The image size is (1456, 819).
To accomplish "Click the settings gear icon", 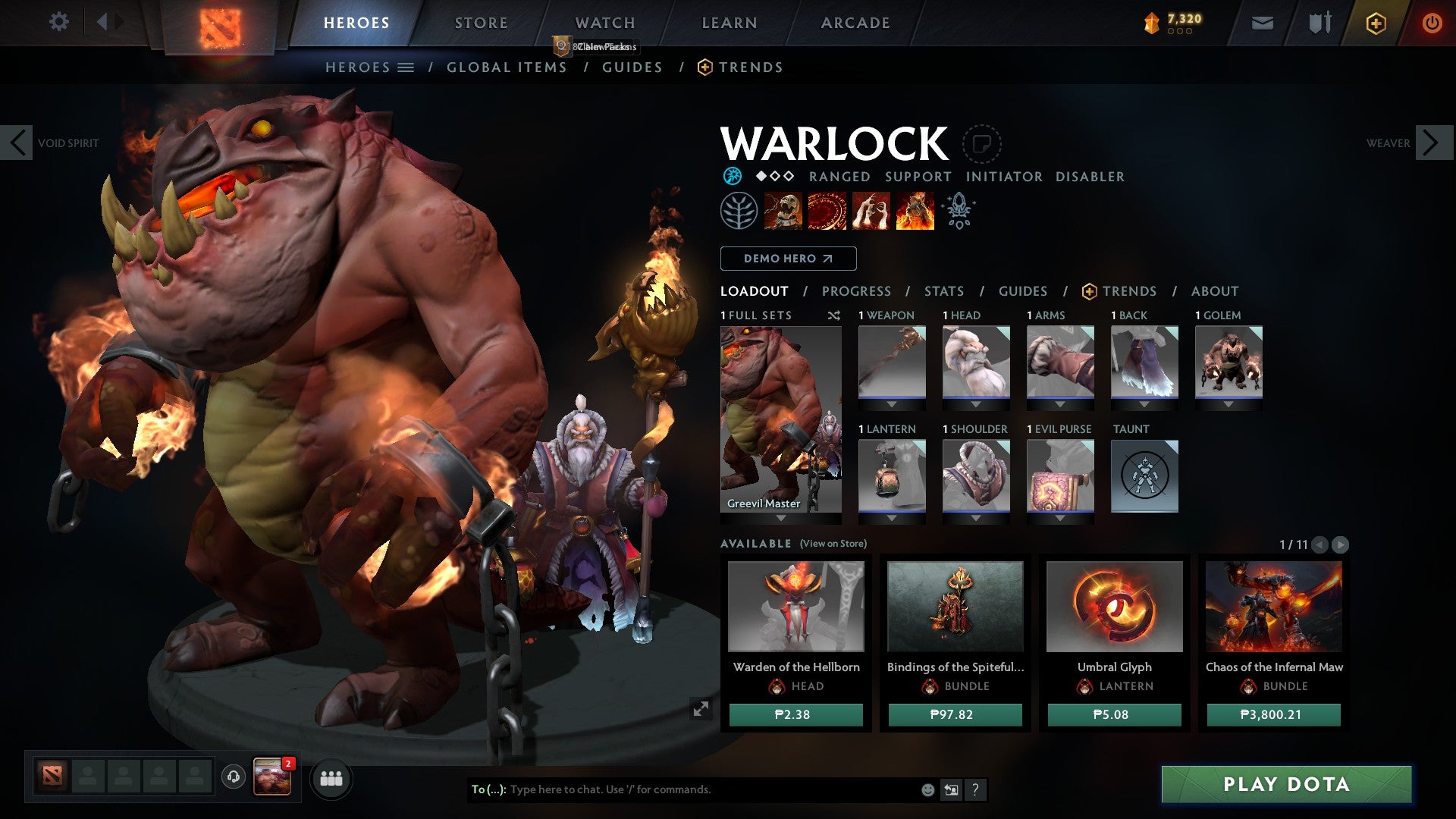I will pos(58,22).
